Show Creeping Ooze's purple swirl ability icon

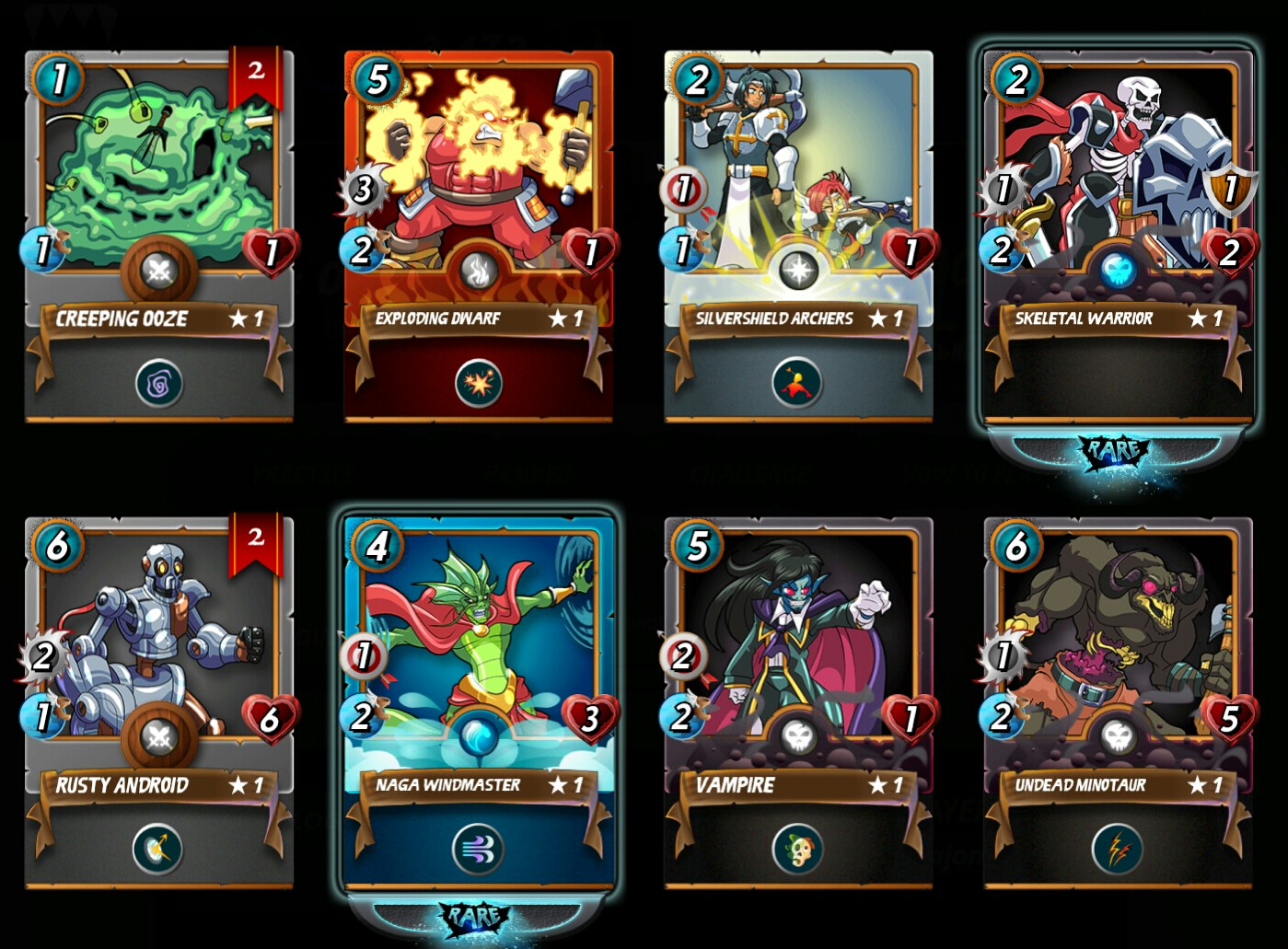(159, 383)
